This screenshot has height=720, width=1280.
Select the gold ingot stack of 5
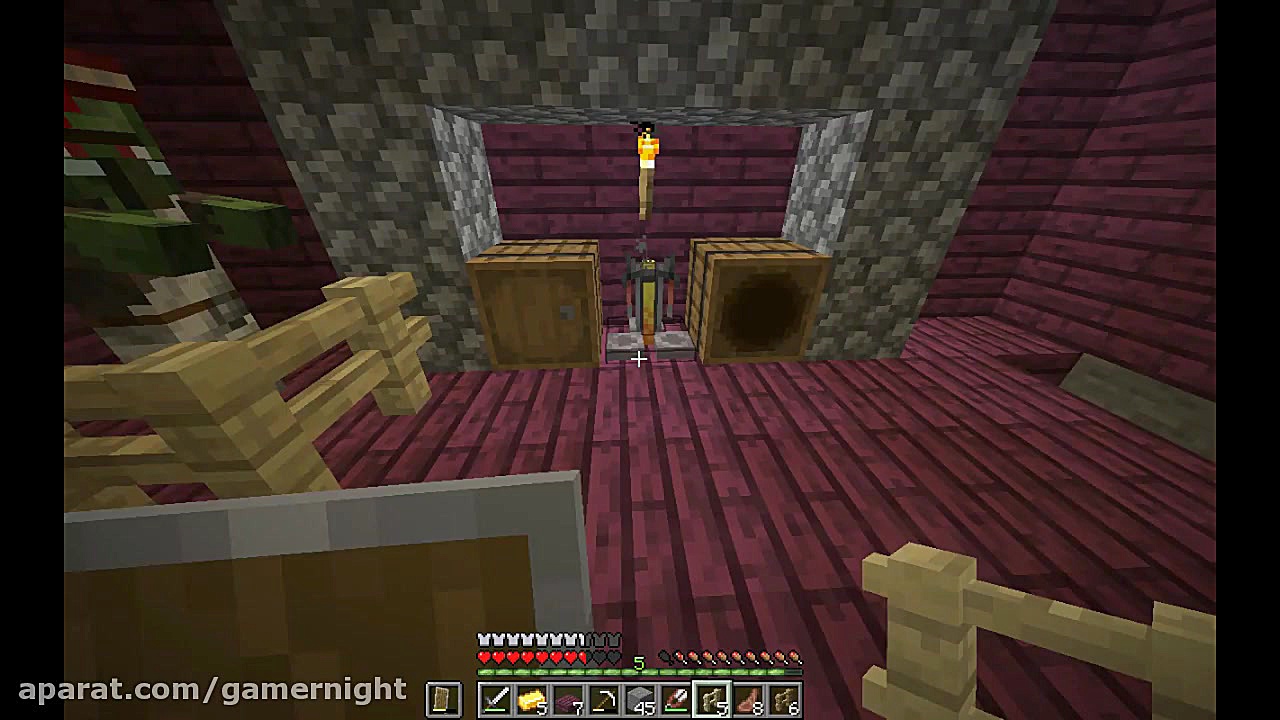532,700
